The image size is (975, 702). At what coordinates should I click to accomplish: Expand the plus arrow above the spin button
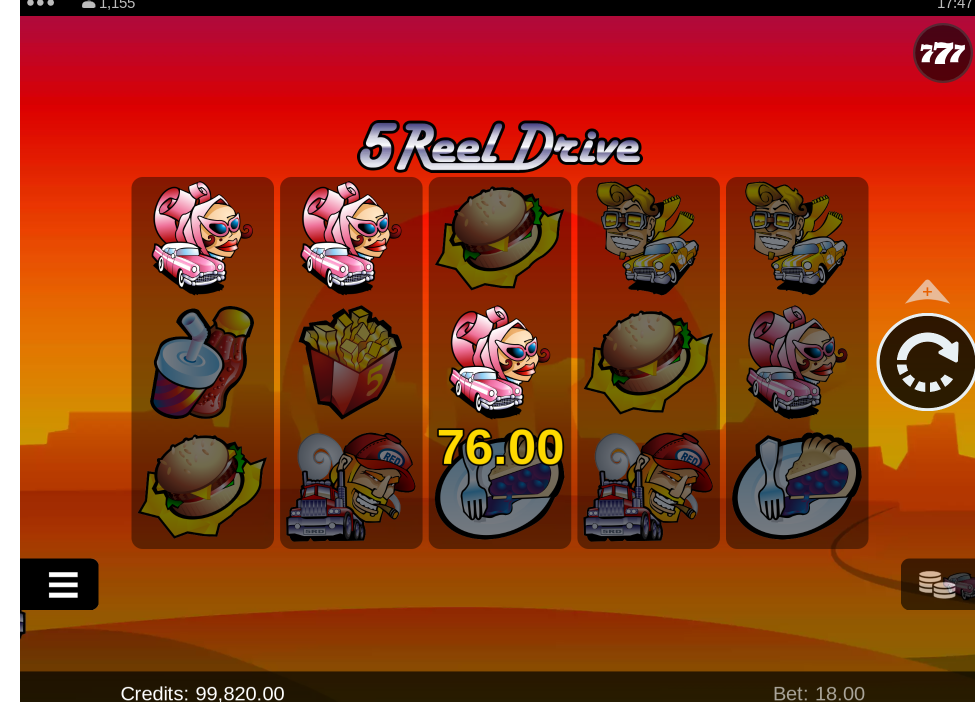pos(927,292)
